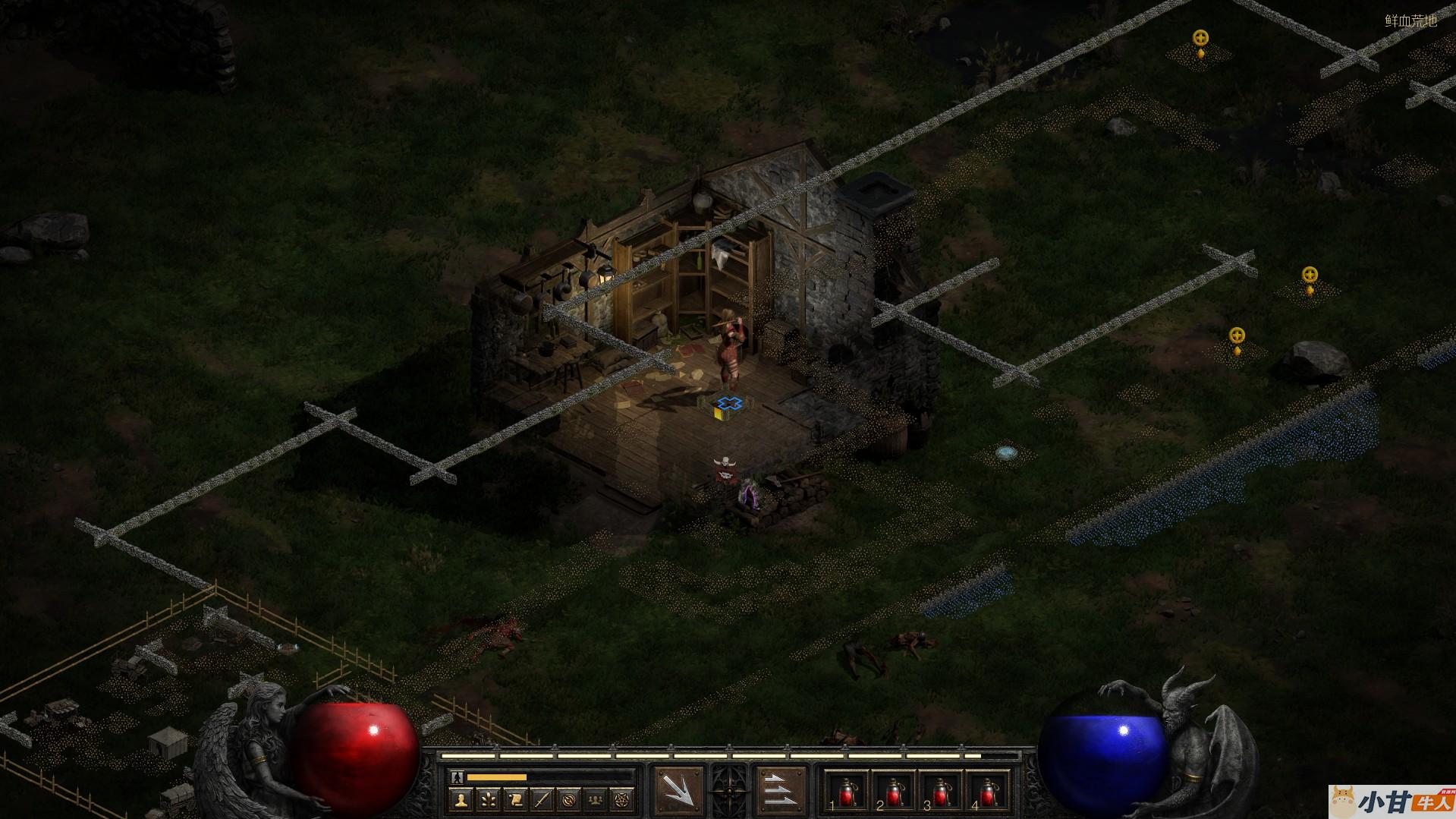Open the skill tree plant icon
This screenshot has height=819, width=1456.
[488, 799]
